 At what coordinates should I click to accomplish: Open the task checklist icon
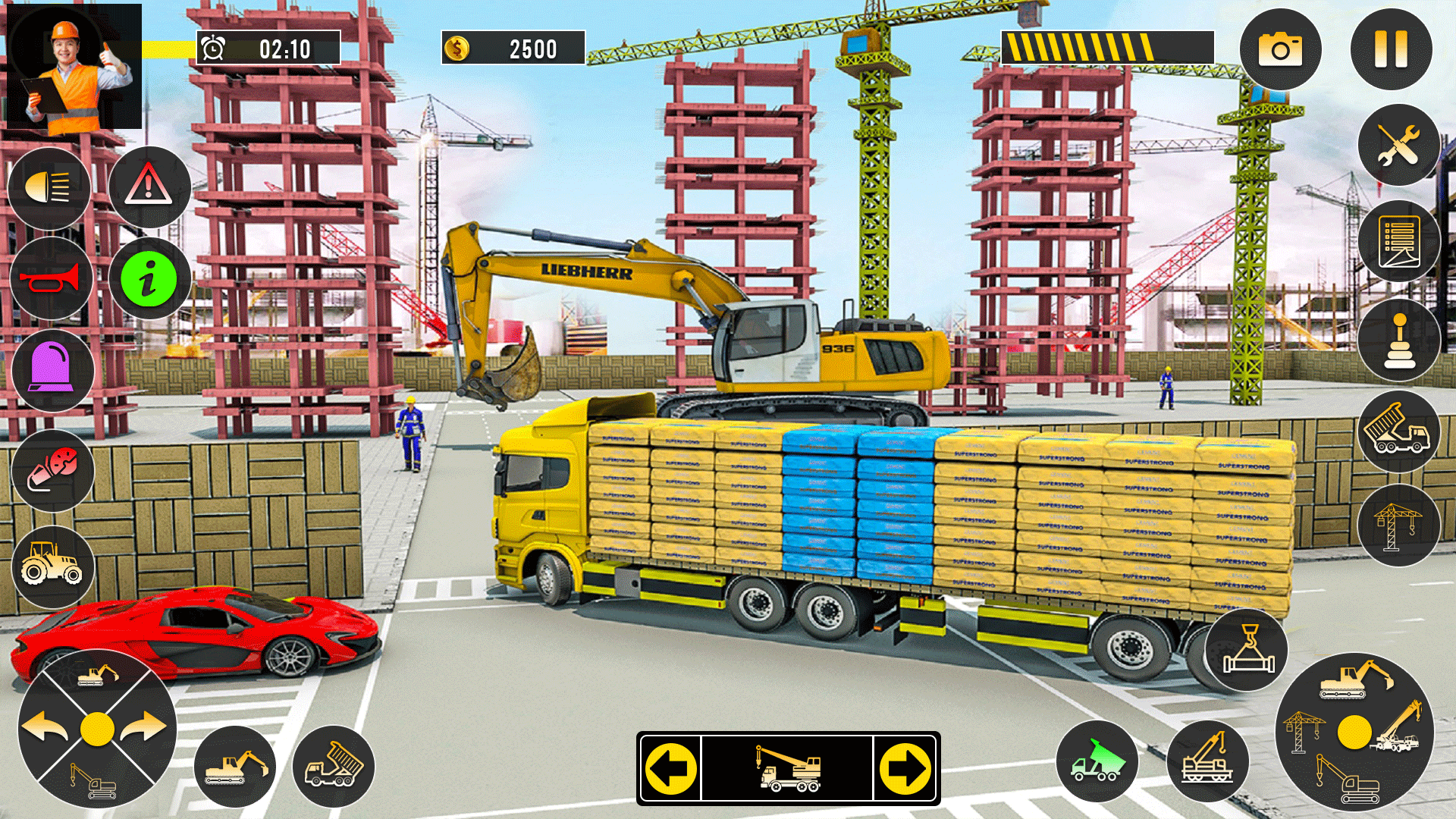point(1398,242)
